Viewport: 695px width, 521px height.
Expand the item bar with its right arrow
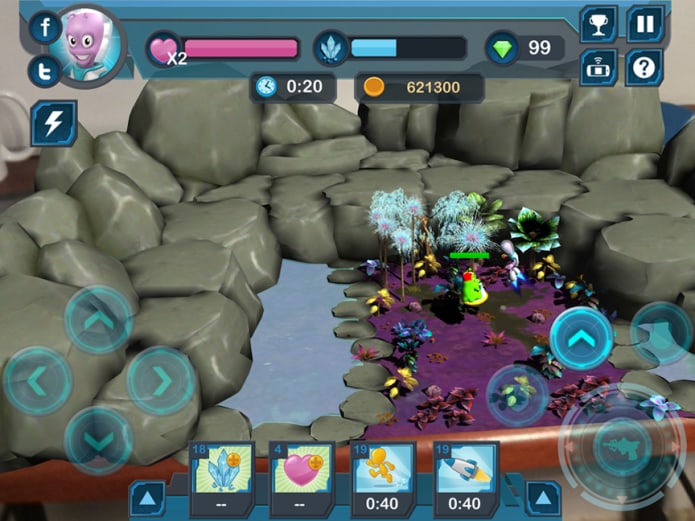[543, 497]
